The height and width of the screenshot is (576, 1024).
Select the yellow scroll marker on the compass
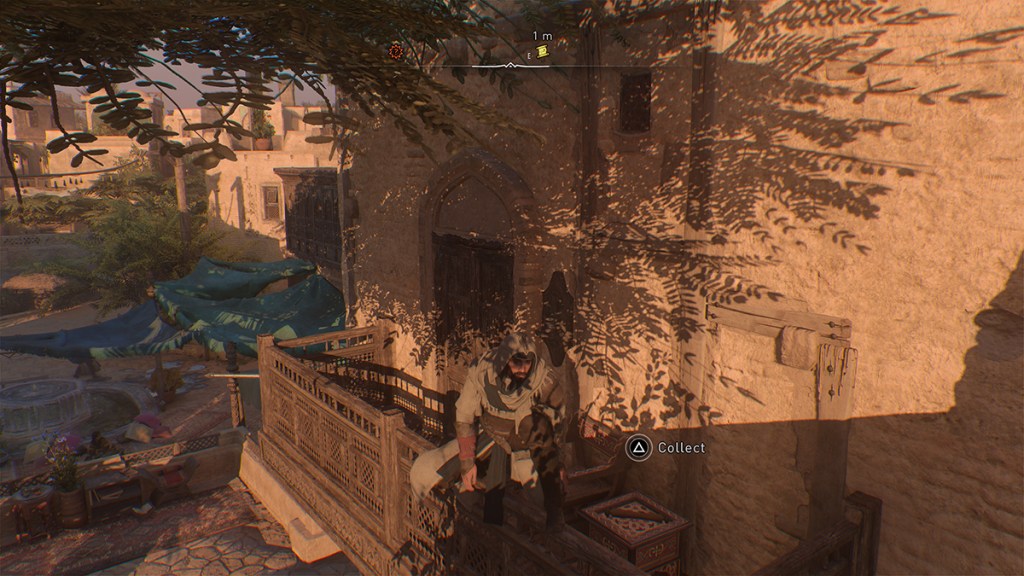pos(542,51)
